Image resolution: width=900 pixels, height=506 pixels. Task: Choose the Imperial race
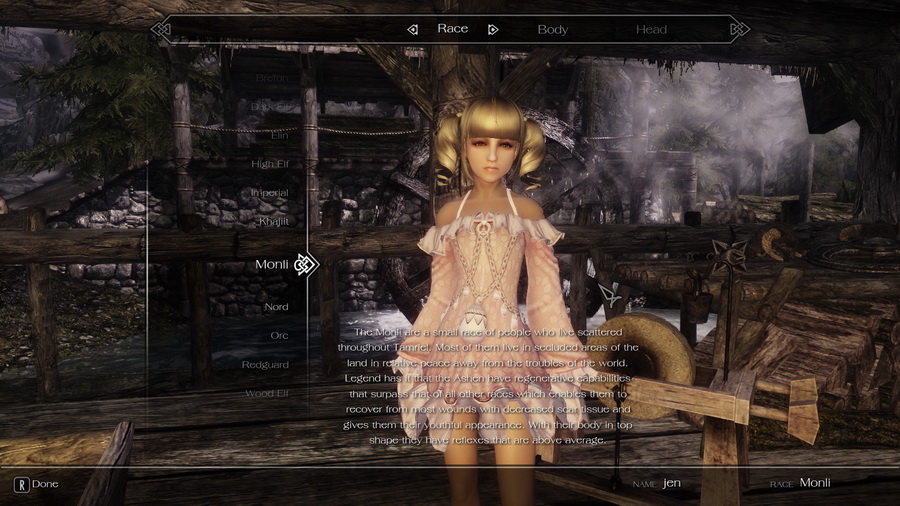tap(269, 192)
